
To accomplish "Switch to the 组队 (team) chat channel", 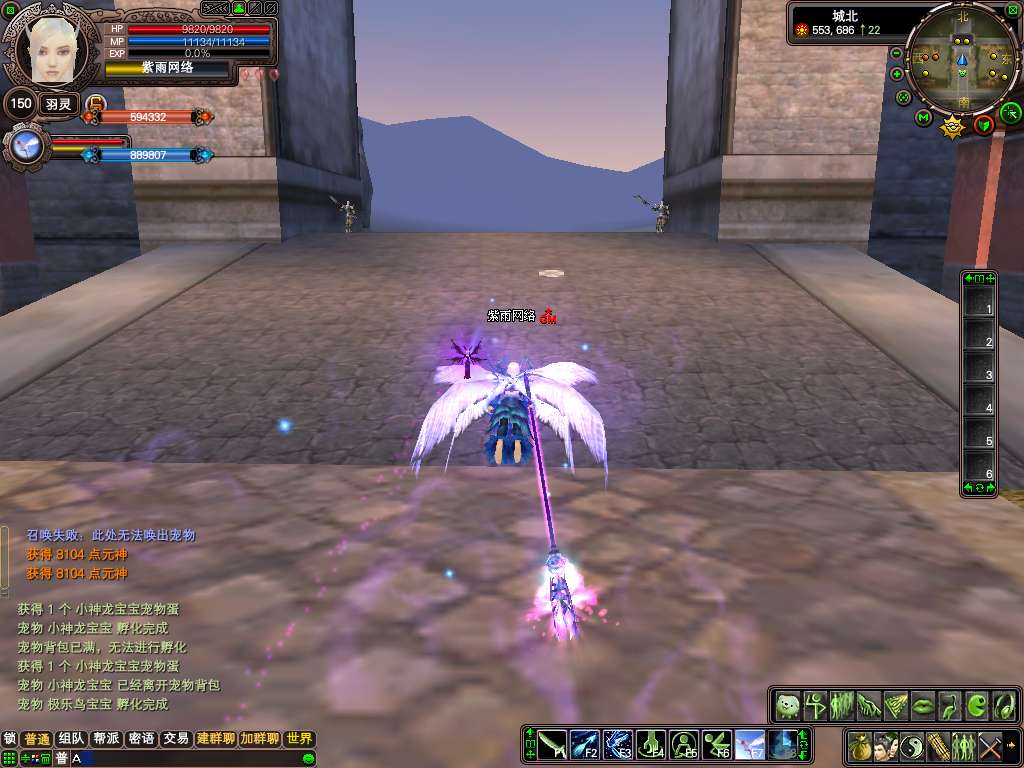I will [71, 739].
